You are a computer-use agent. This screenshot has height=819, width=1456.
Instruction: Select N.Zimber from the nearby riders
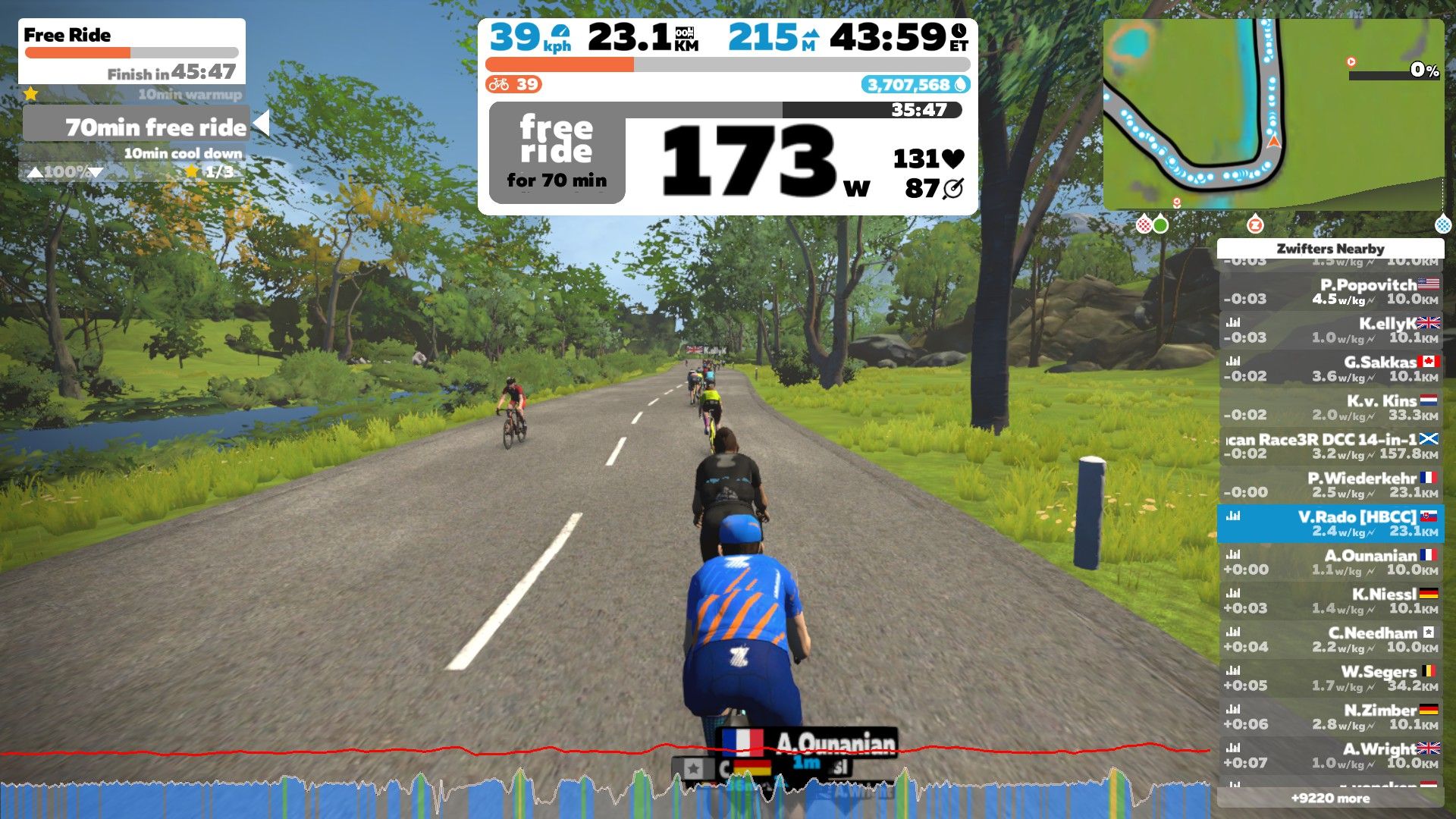point(1331,717)
